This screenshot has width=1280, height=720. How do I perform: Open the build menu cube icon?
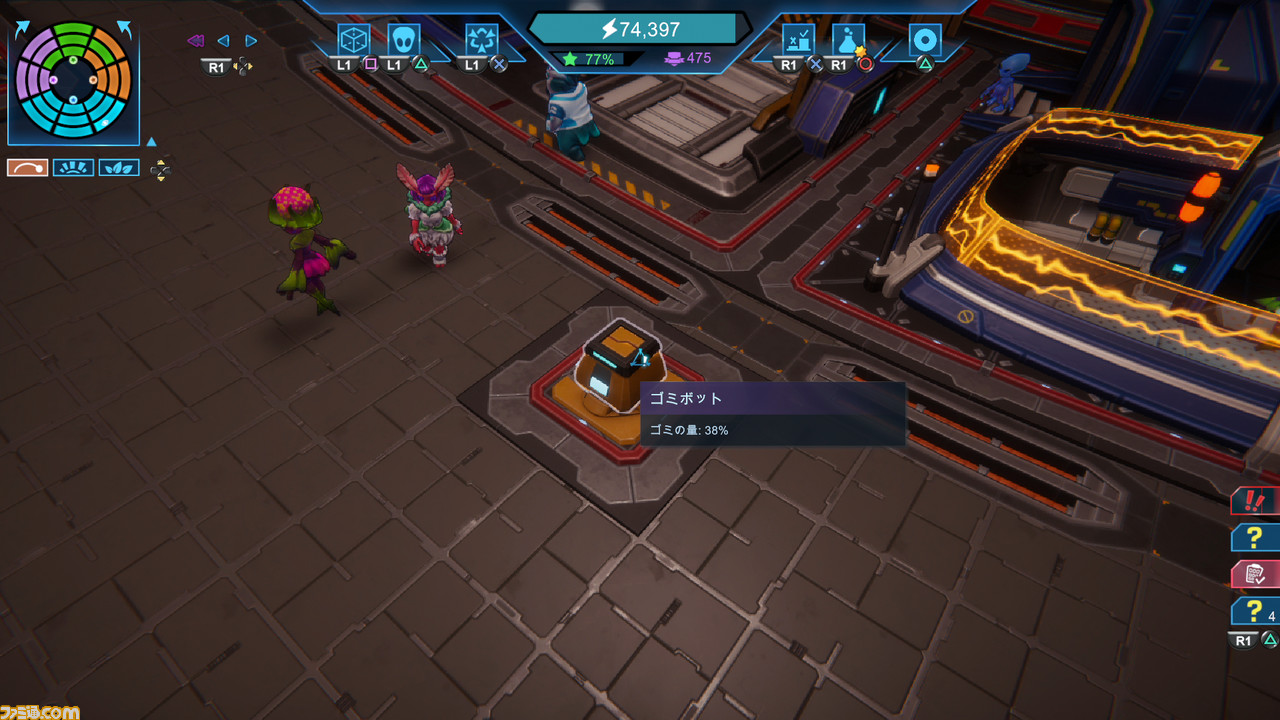tap(354, 40)
